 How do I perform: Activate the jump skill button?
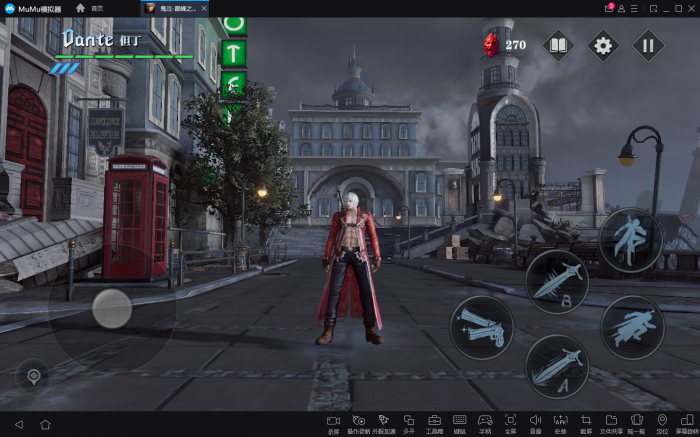pos(630,239)
